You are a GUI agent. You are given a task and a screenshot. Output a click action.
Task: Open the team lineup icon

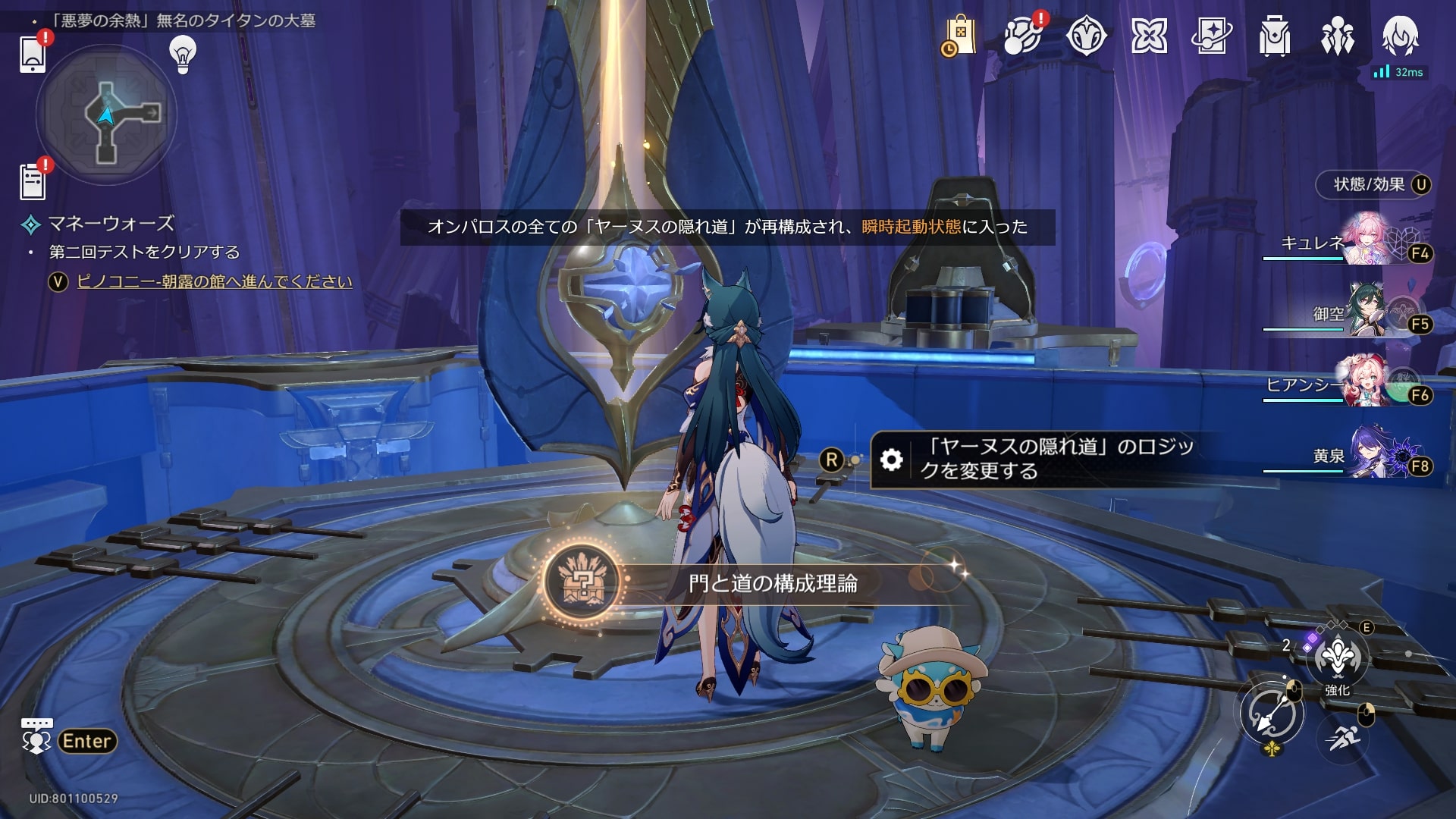(1337, 36)
